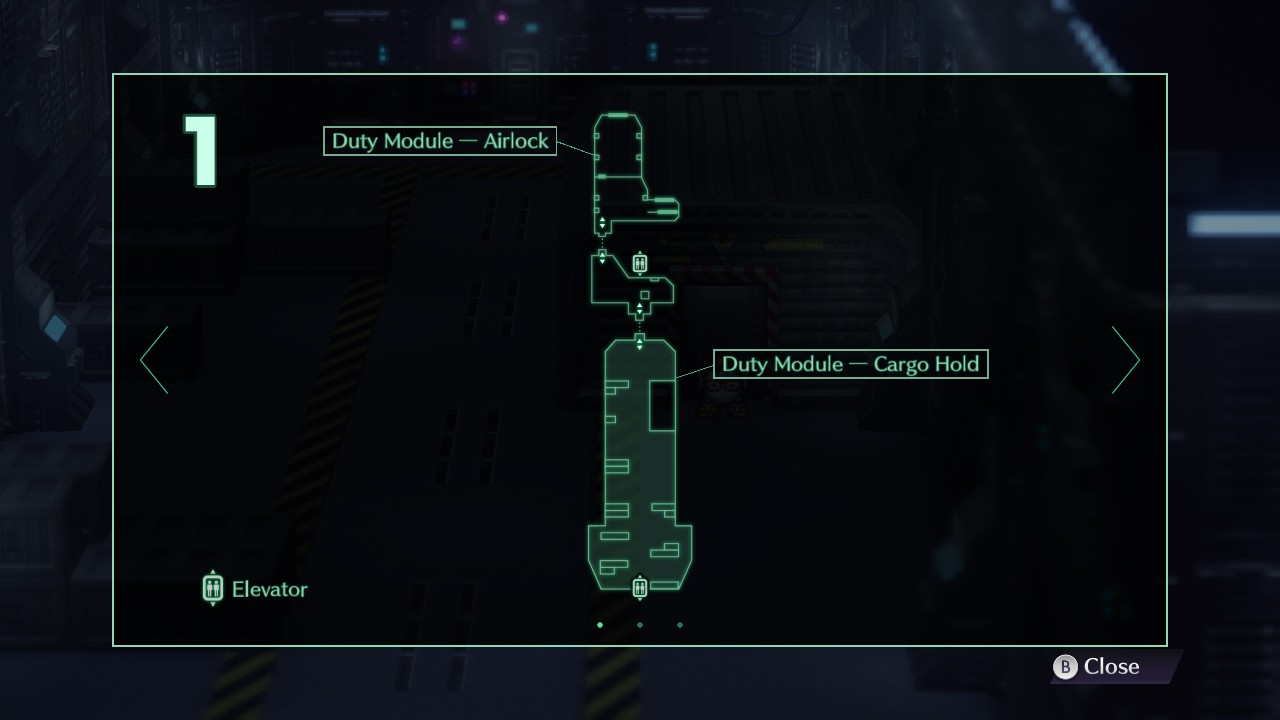This screenshot has height=720, width=1280.
Task: Click the floor transition arrows below the Airlock
Action: pyautogui.click(x=602, y=223)
